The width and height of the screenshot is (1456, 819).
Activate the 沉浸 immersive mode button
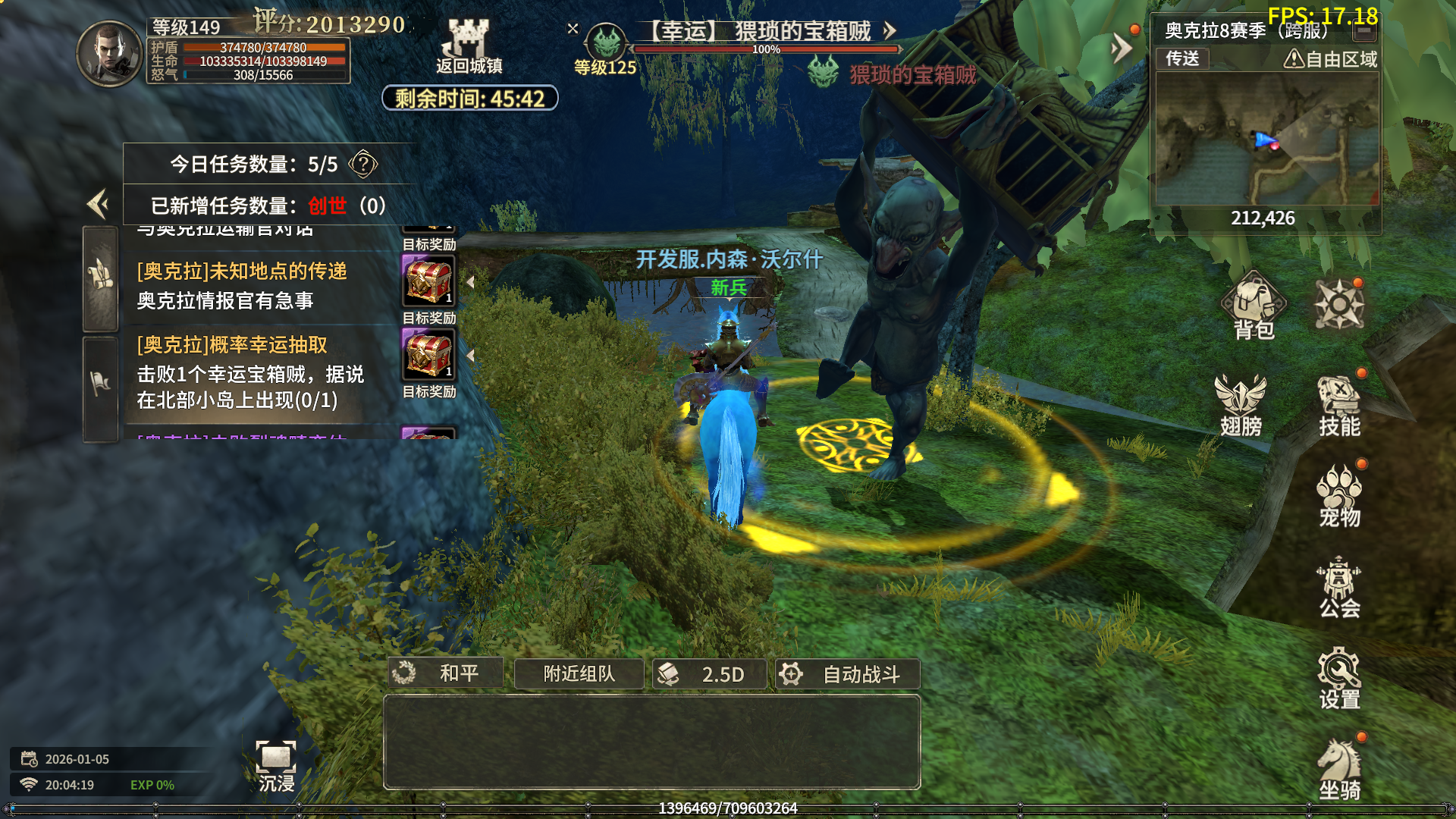point(276,766)
